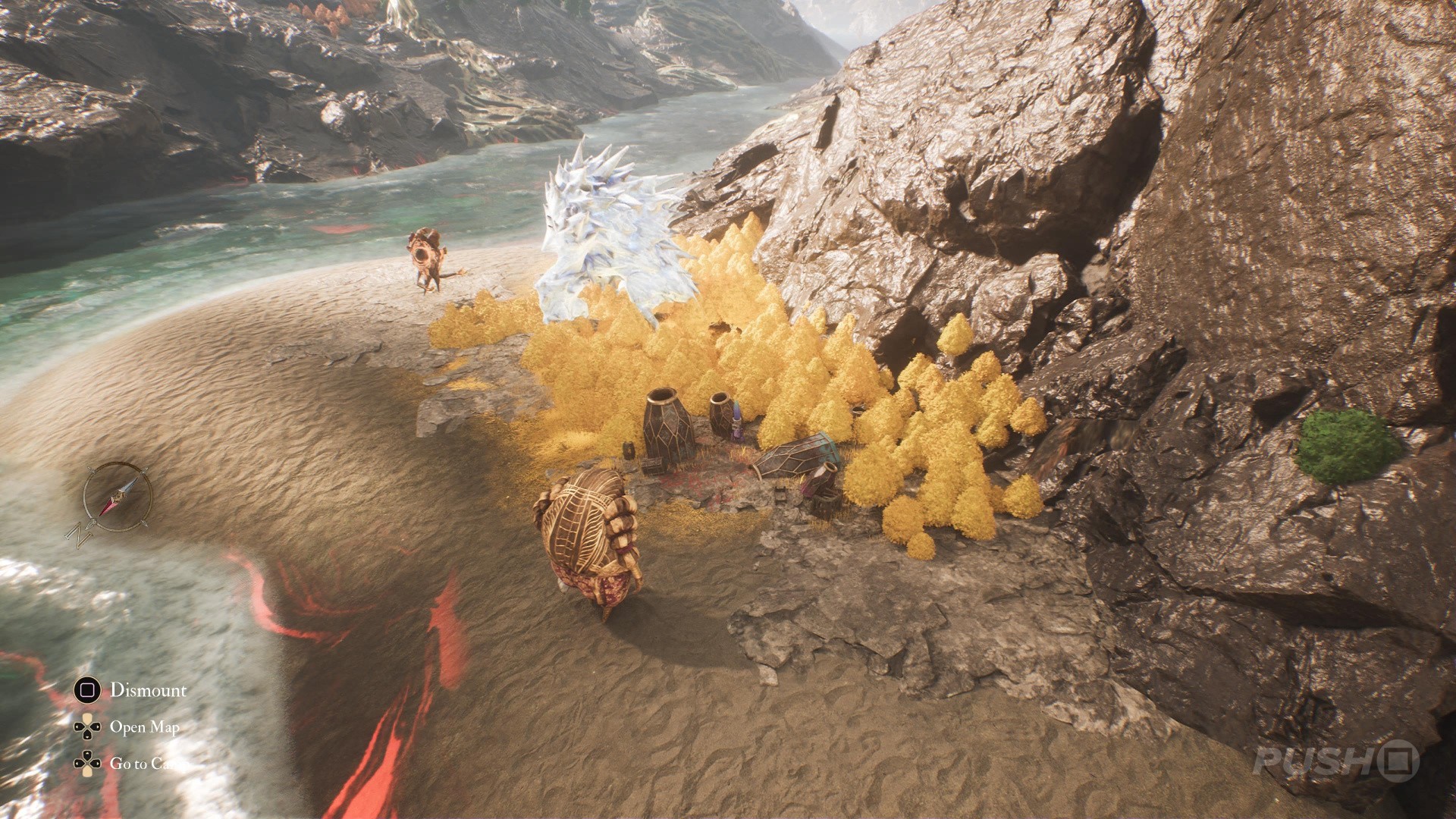Click the compass in the HUD
Viewport: 1456px width, 819px height.
(x=118, y=497)
